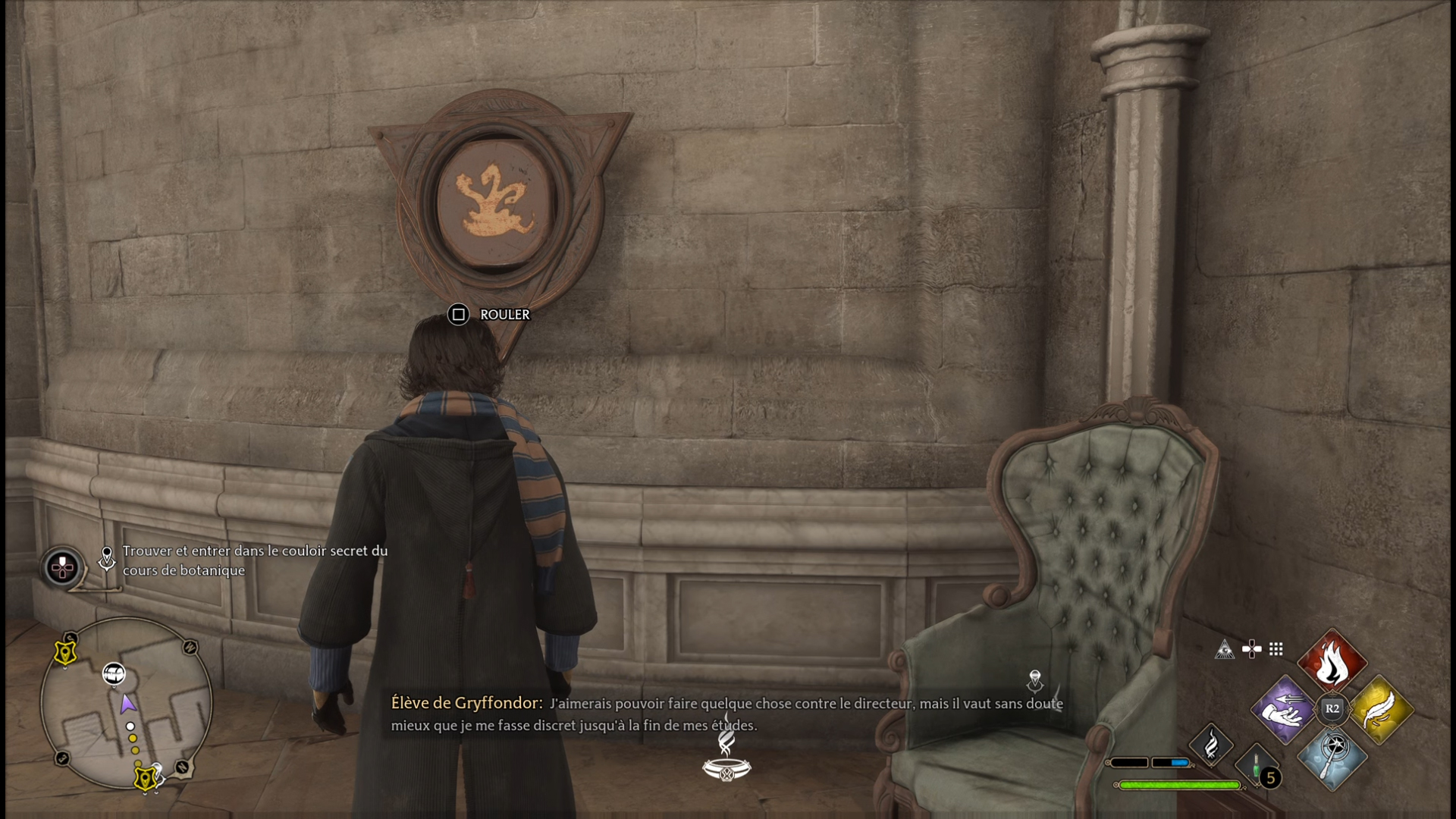Open the nine-square grid icon
Image resolution: width=1456 pixels, height=819 pixels.
point(1276,649)
